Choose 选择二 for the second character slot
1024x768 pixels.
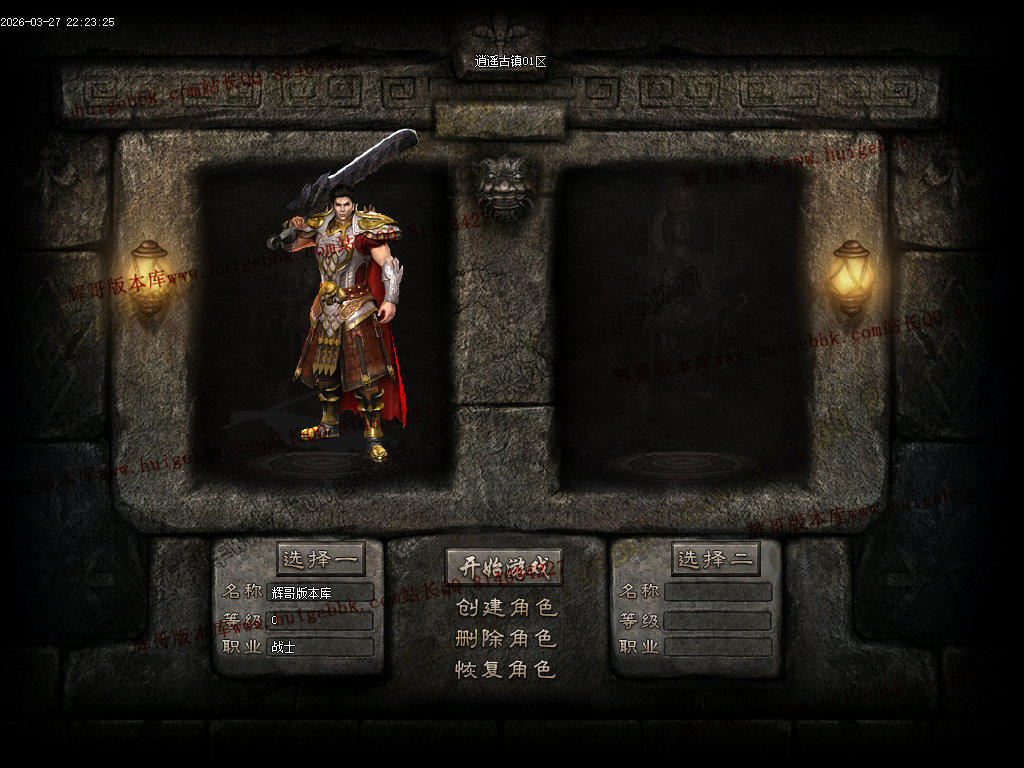pos(715,559)
